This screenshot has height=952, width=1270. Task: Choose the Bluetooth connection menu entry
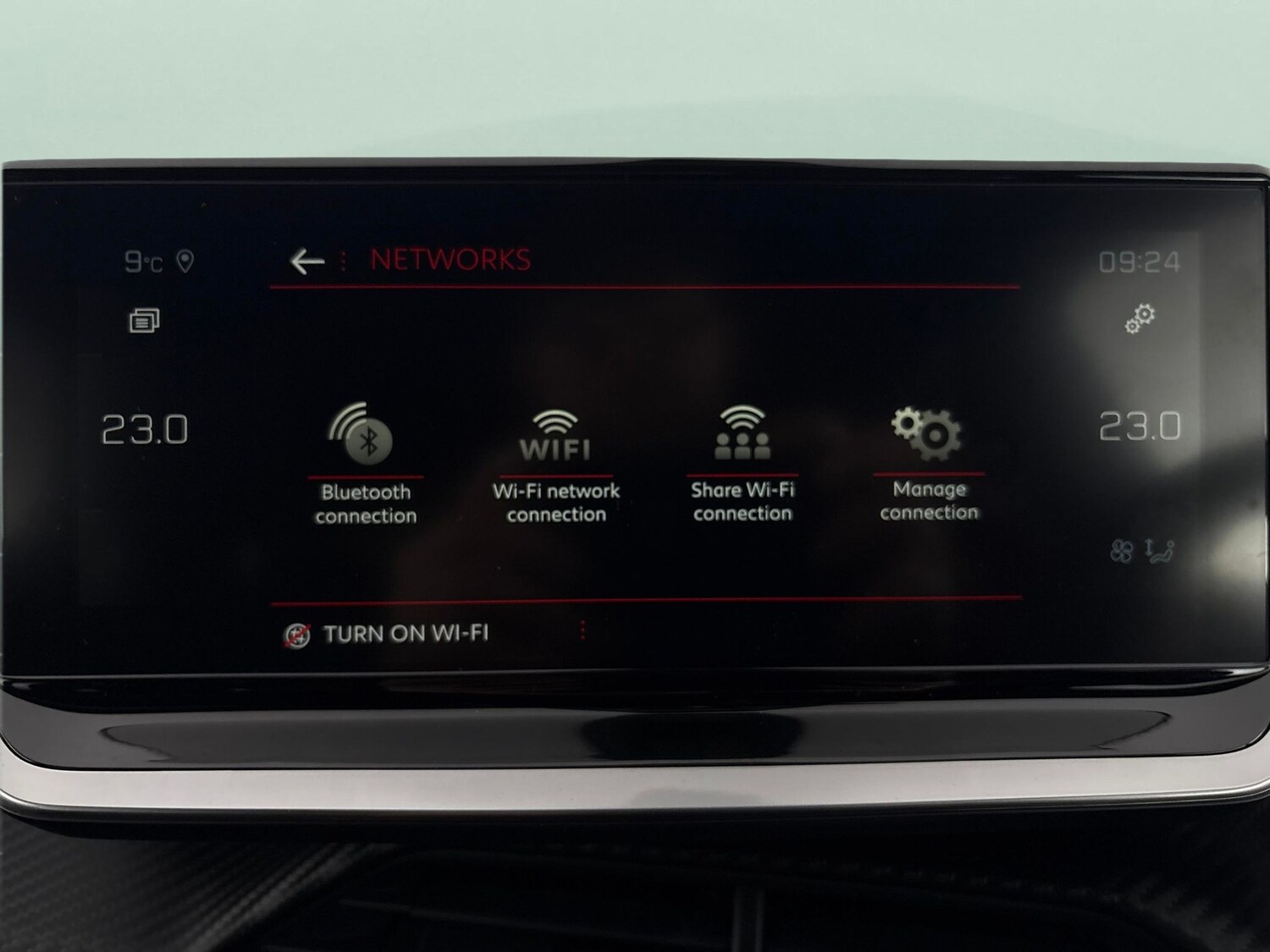[368, 501]
